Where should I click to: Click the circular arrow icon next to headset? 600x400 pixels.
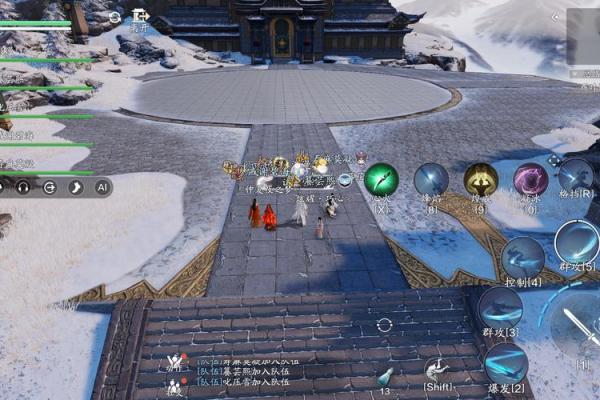(x=49, y=186)
